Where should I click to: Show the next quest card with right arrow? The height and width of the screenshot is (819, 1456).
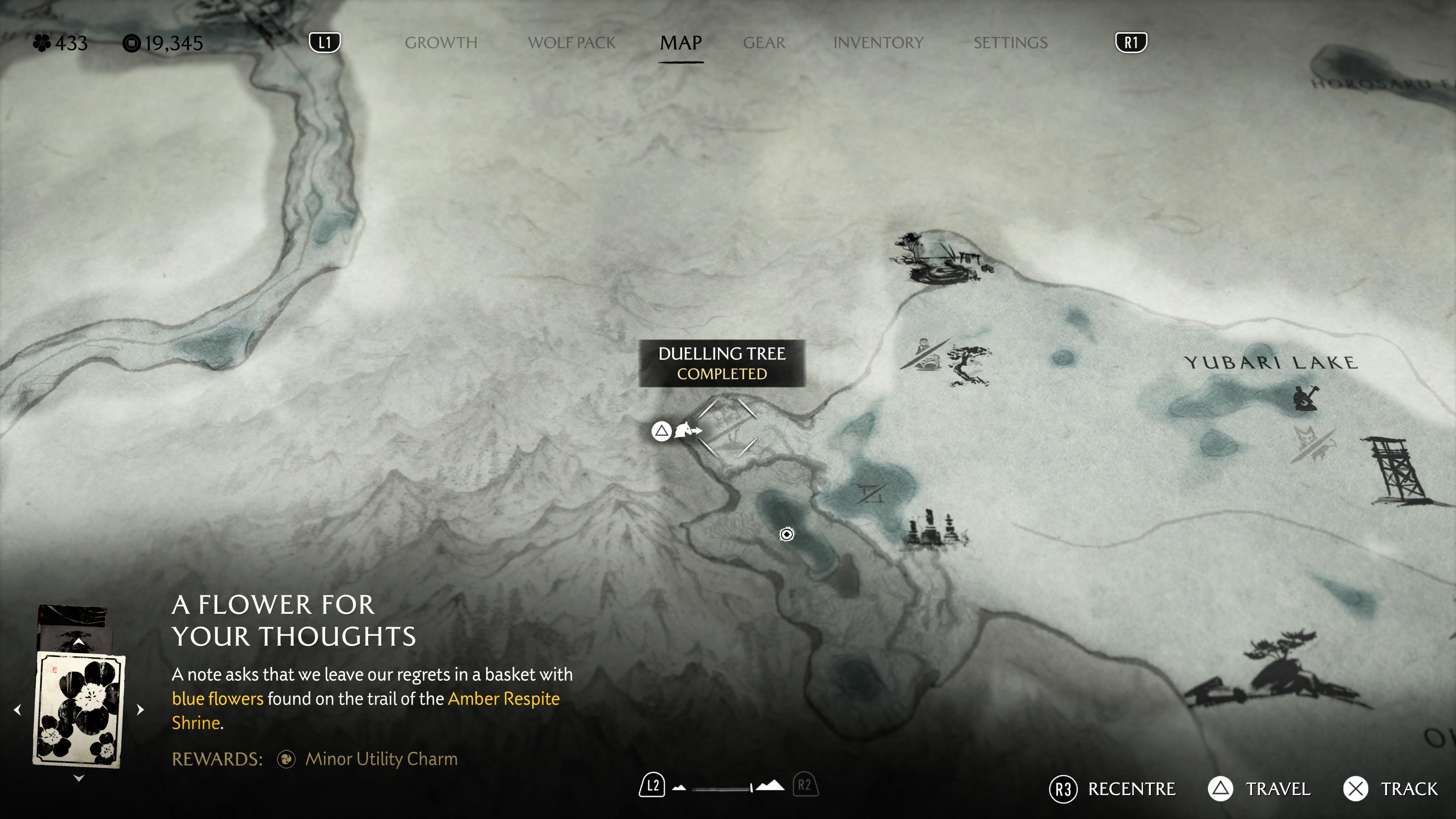[x=141, y=709]
